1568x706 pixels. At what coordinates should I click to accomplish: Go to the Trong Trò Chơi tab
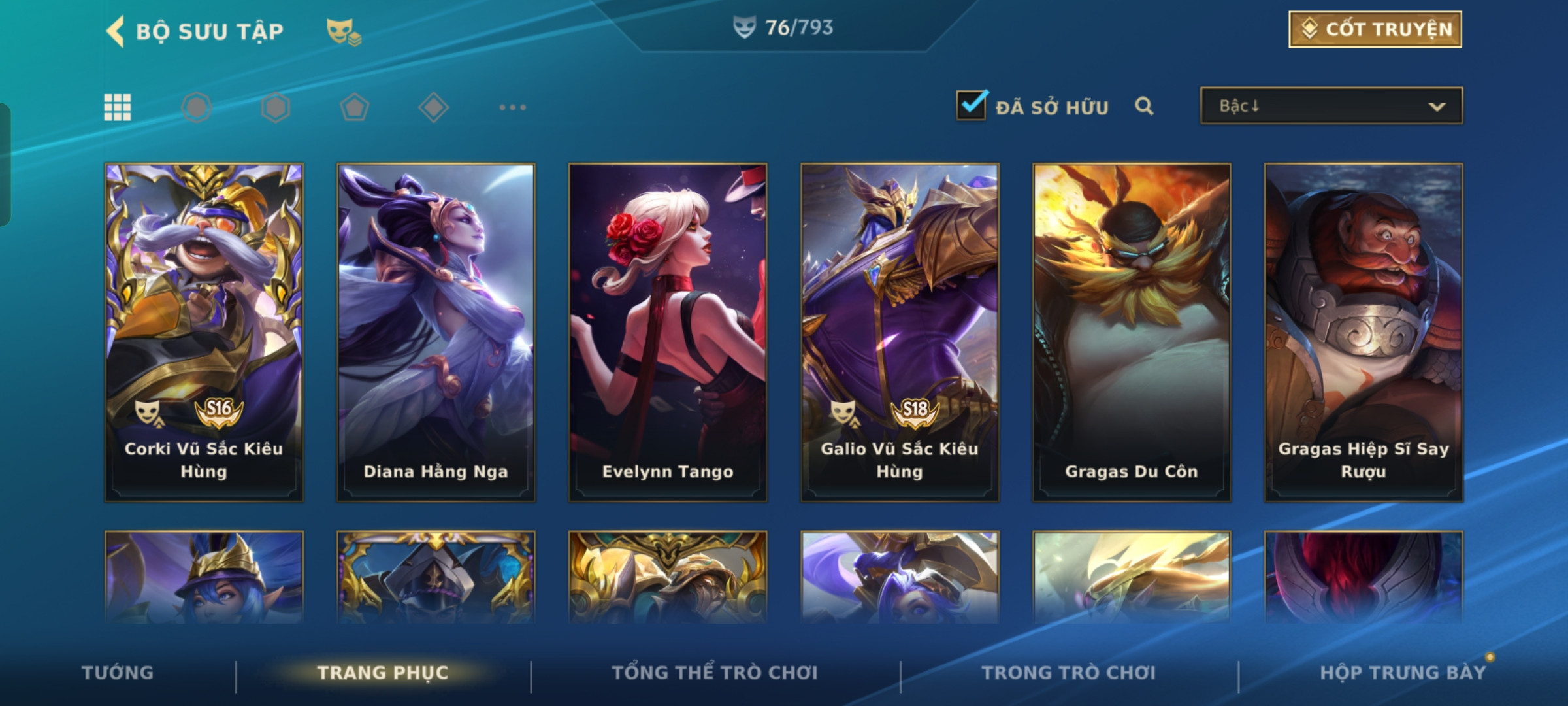point(1069,673)
